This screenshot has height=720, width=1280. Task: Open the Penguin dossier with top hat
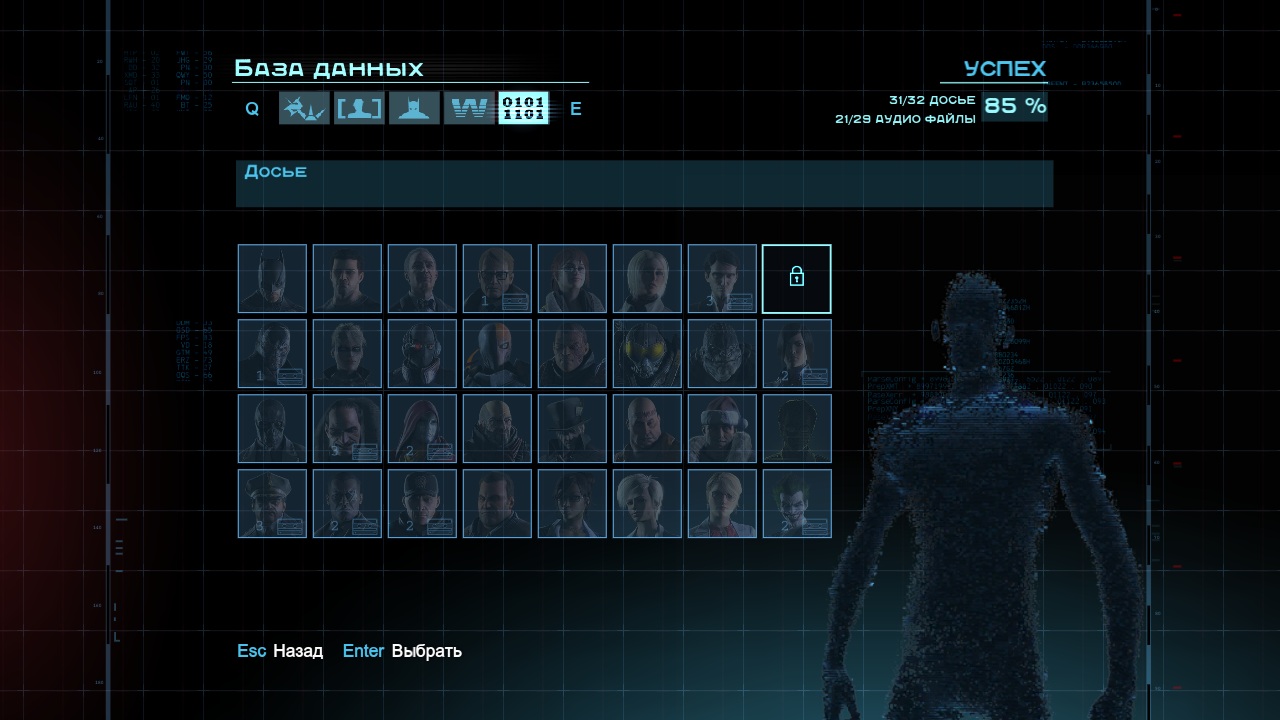(x=572, y=429)
